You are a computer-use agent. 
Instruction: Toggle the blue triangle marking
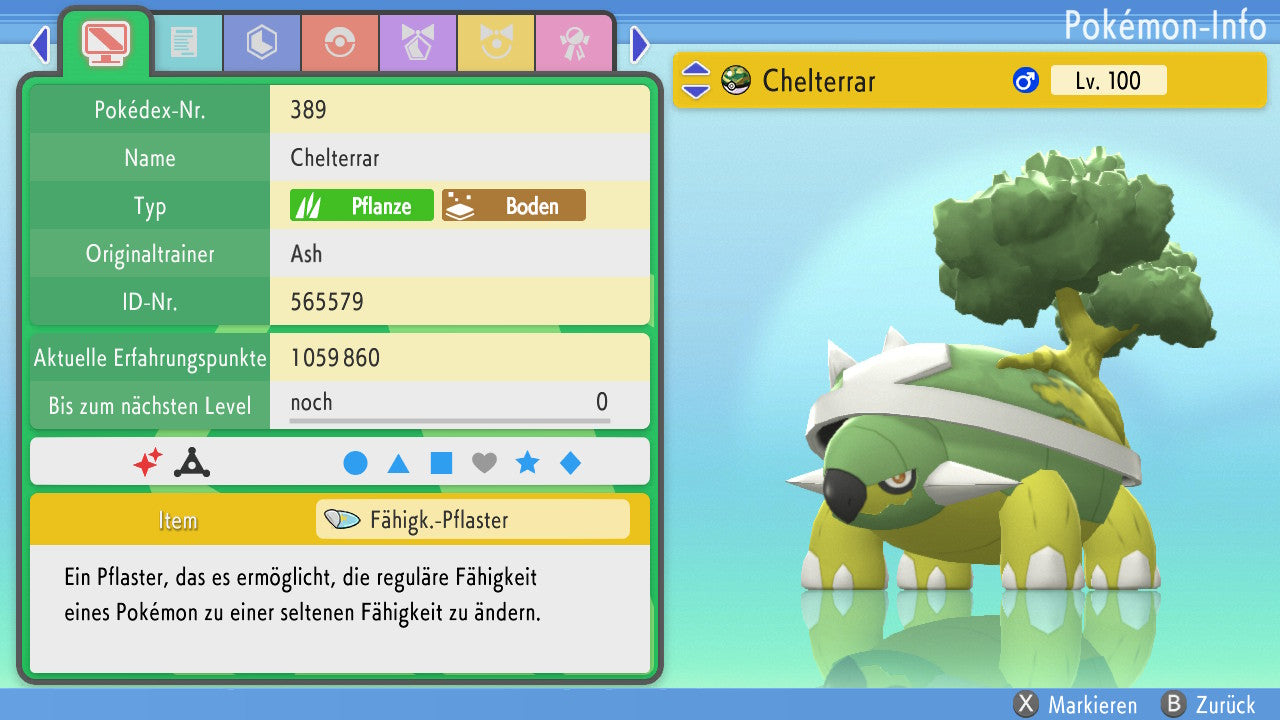pos(398,463)
